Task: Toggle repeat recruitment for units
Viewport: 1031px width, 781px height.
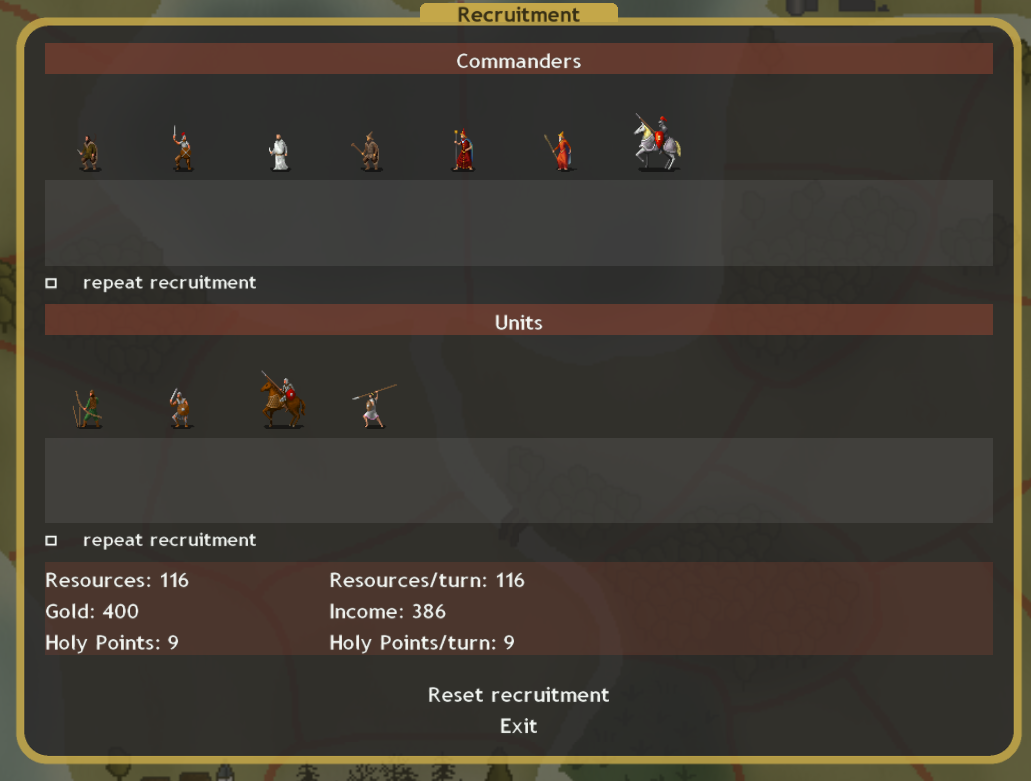Action: (x=51, y=541)
